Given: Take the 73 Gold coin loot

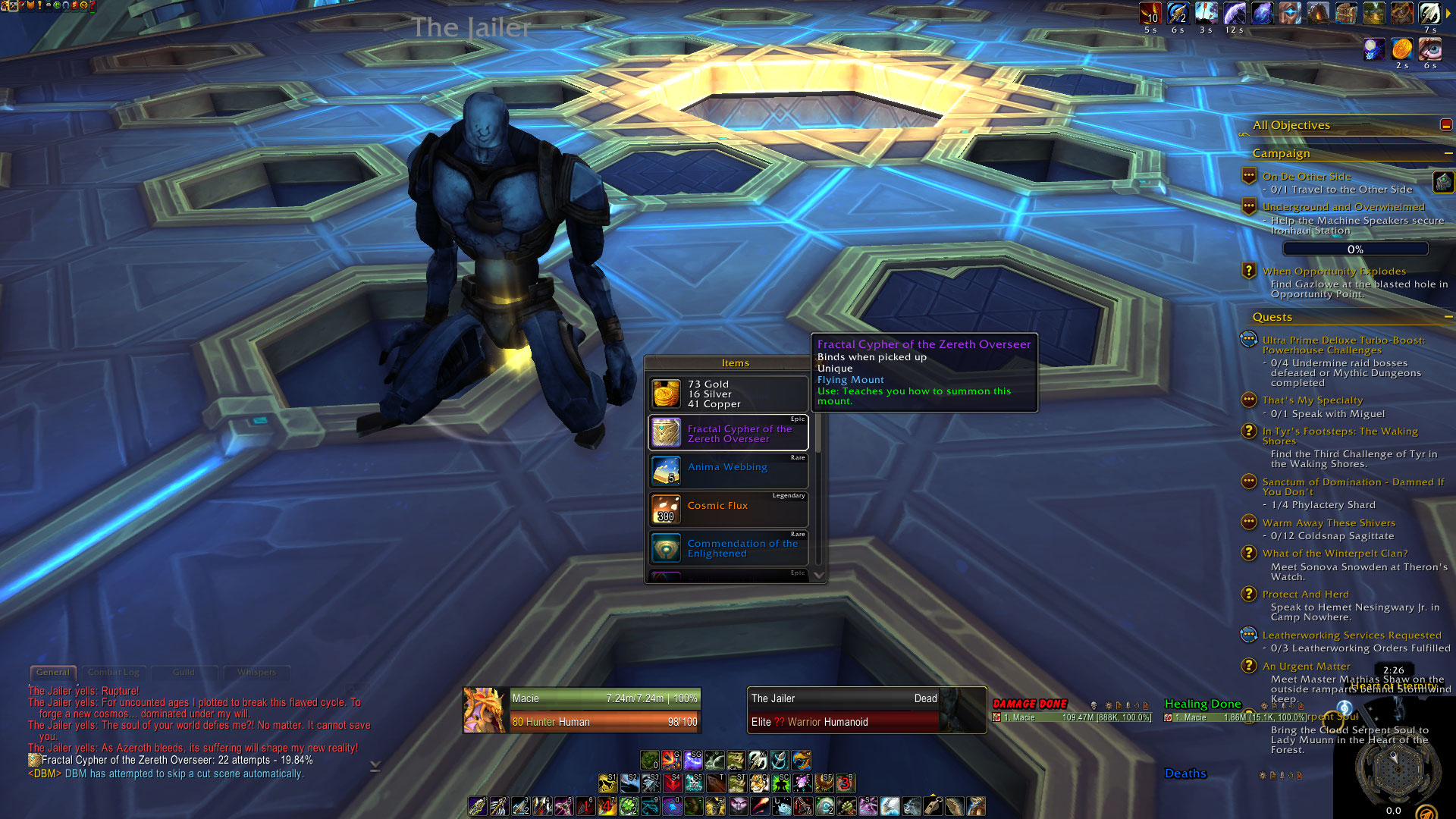Looking at the screenshot, I should point(728,394).
